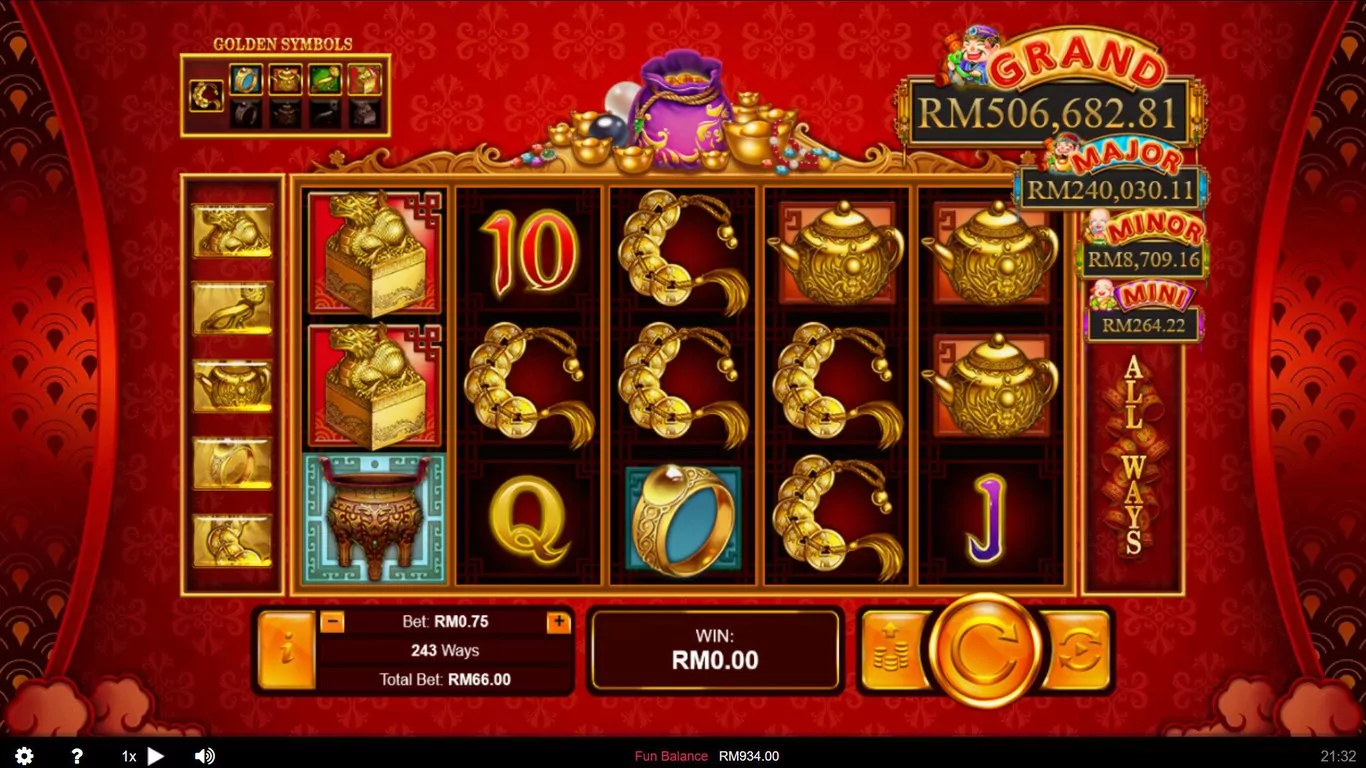Increase the bet with the plus button

tap(558, 622)
